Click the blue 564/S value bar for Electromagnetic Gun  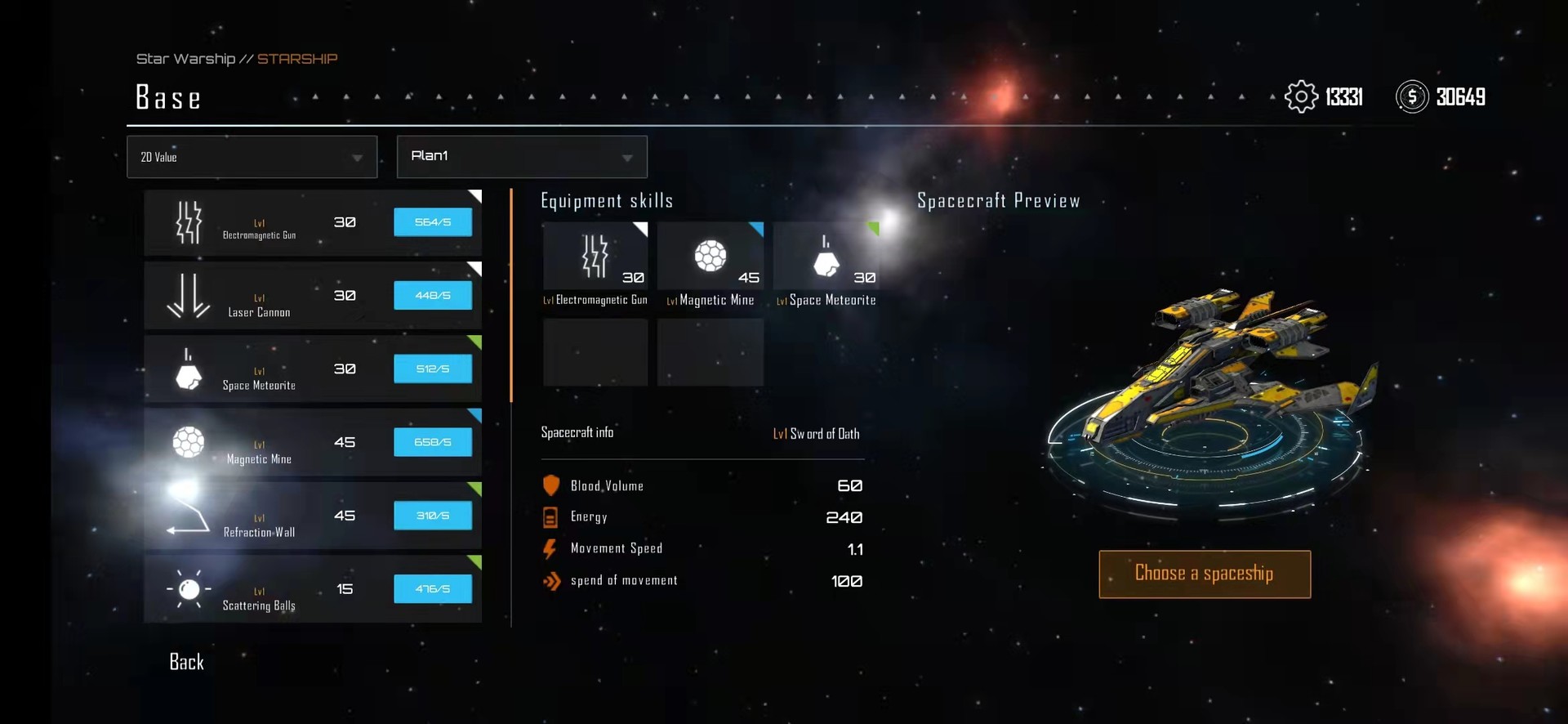pos(433,221)
